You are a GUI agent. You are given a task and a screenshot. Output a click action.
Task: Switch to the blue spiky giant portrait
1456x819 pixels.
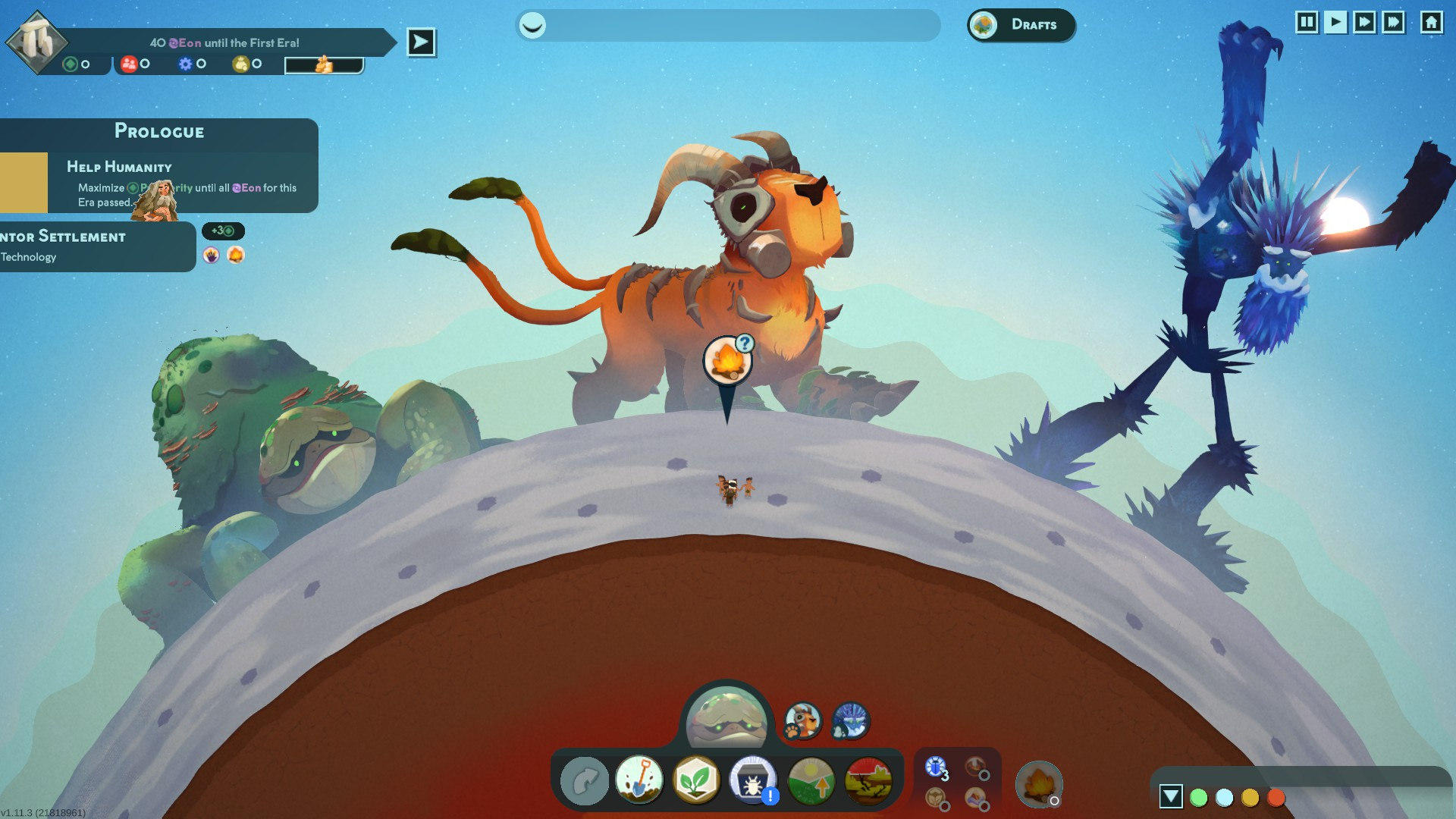850,720
